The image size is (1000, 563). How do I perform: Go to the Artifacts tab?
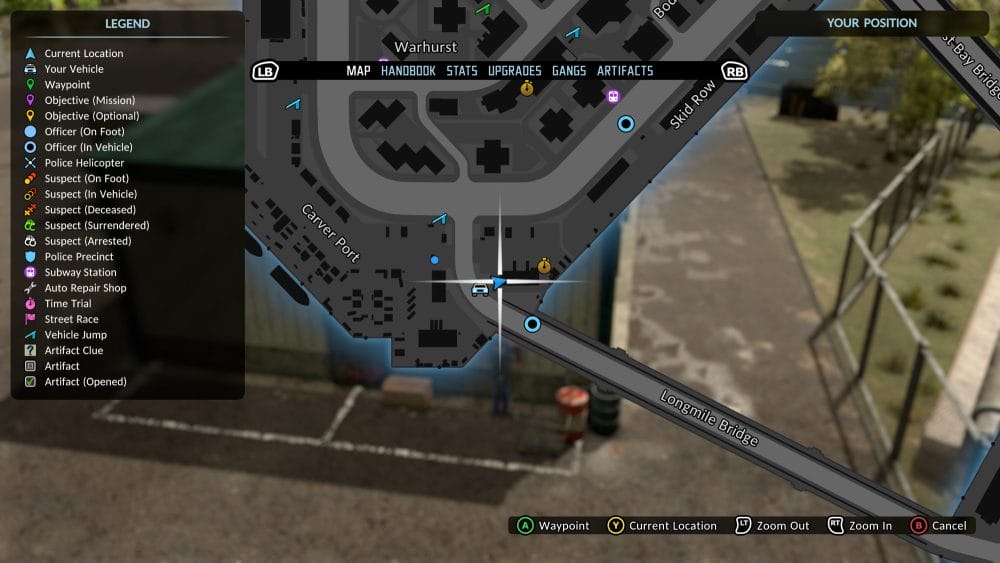(x=625, y=71)
